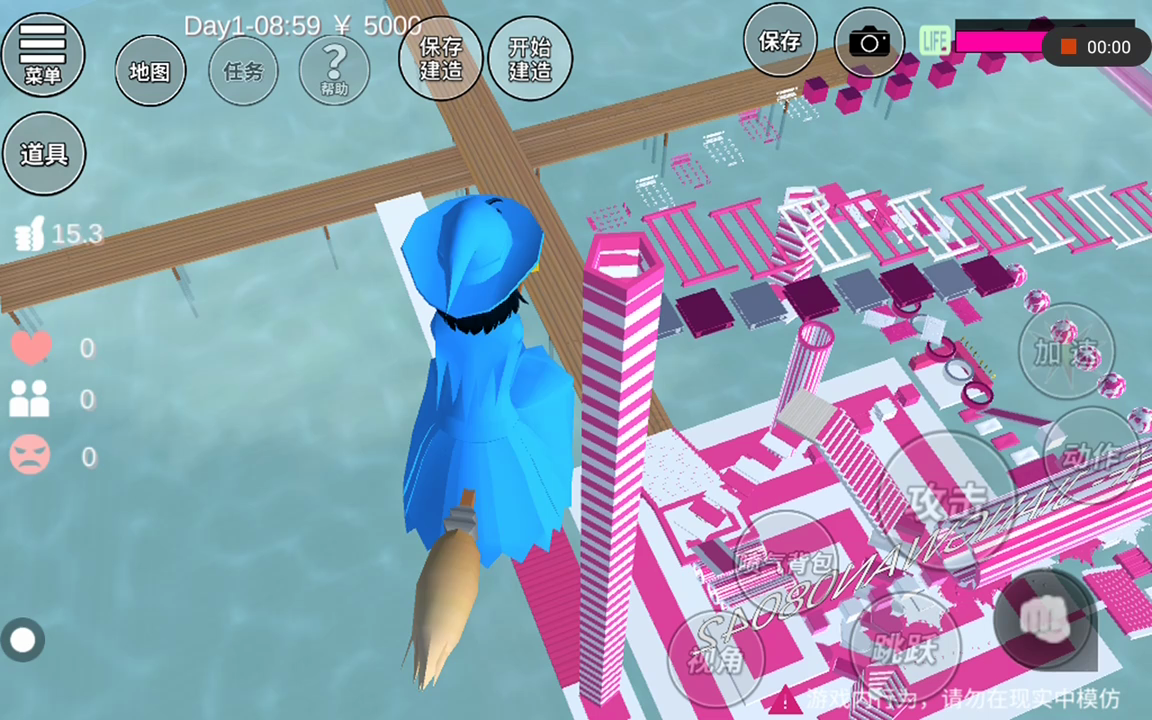Select the 保存建造 save build button
This screenshot has width=1152, height=720.
(x=440, y=58)
